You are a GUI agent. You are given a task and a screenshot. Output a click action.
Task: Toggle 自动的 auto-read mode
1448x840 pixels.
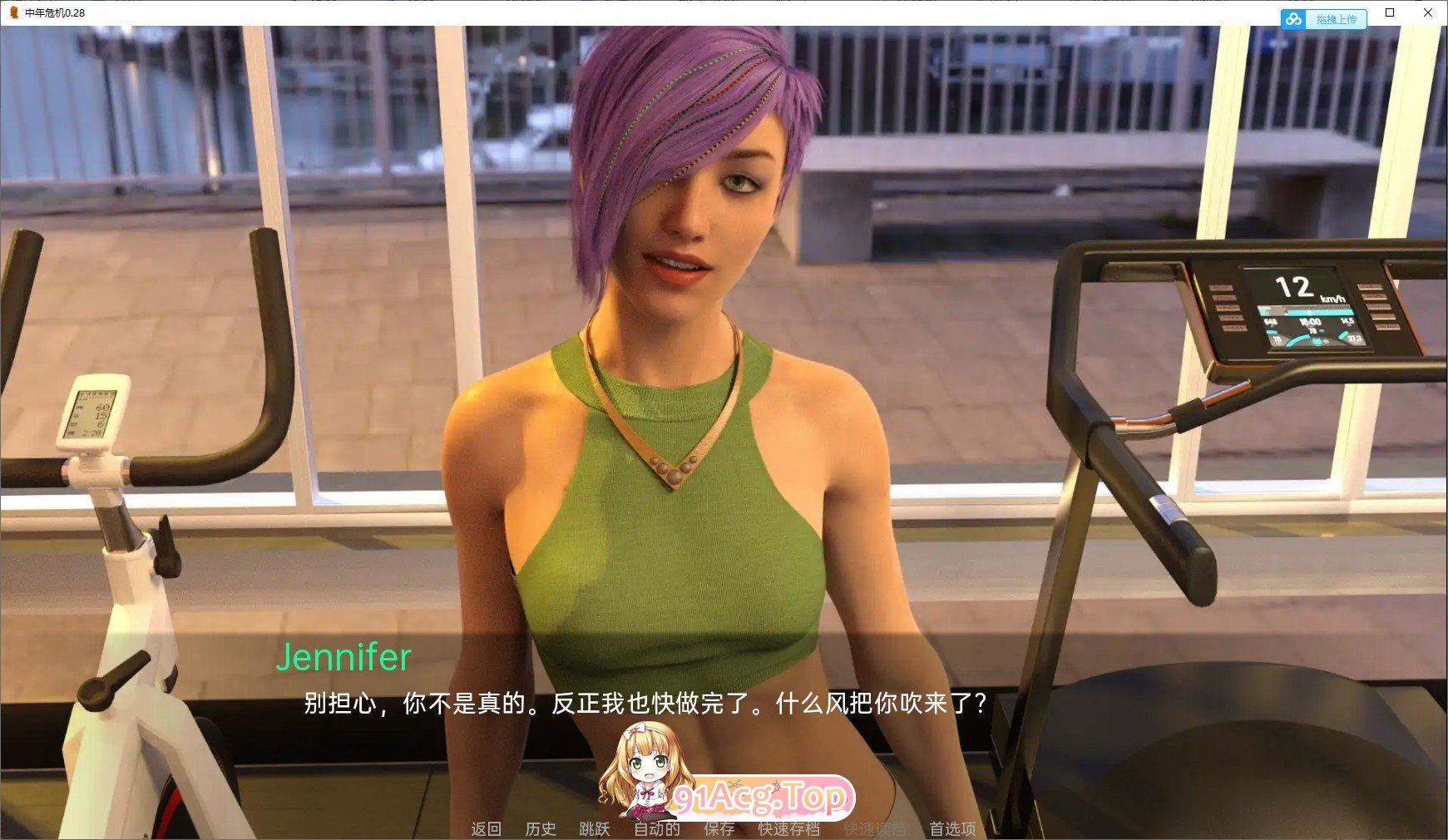(656, 828)
